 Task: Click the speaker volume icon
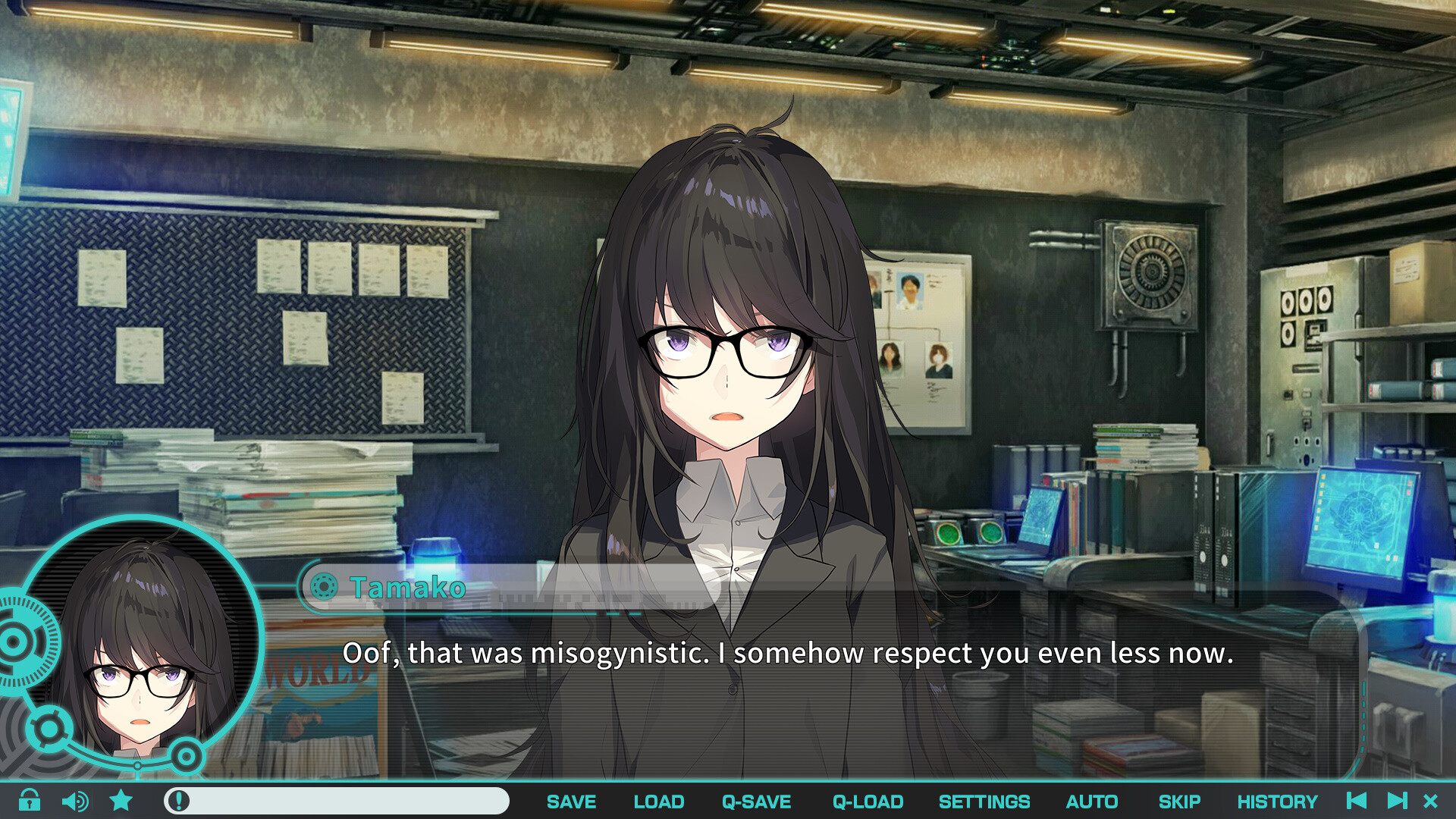(x=75, y=801)
